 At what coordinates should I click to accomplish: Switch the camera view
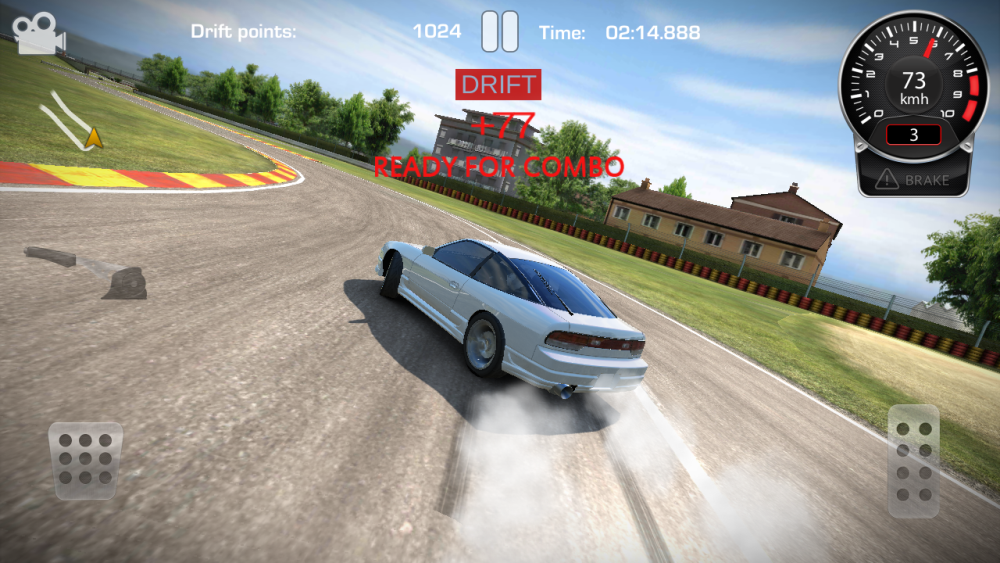pyautogui.click(x=39, y=33)
